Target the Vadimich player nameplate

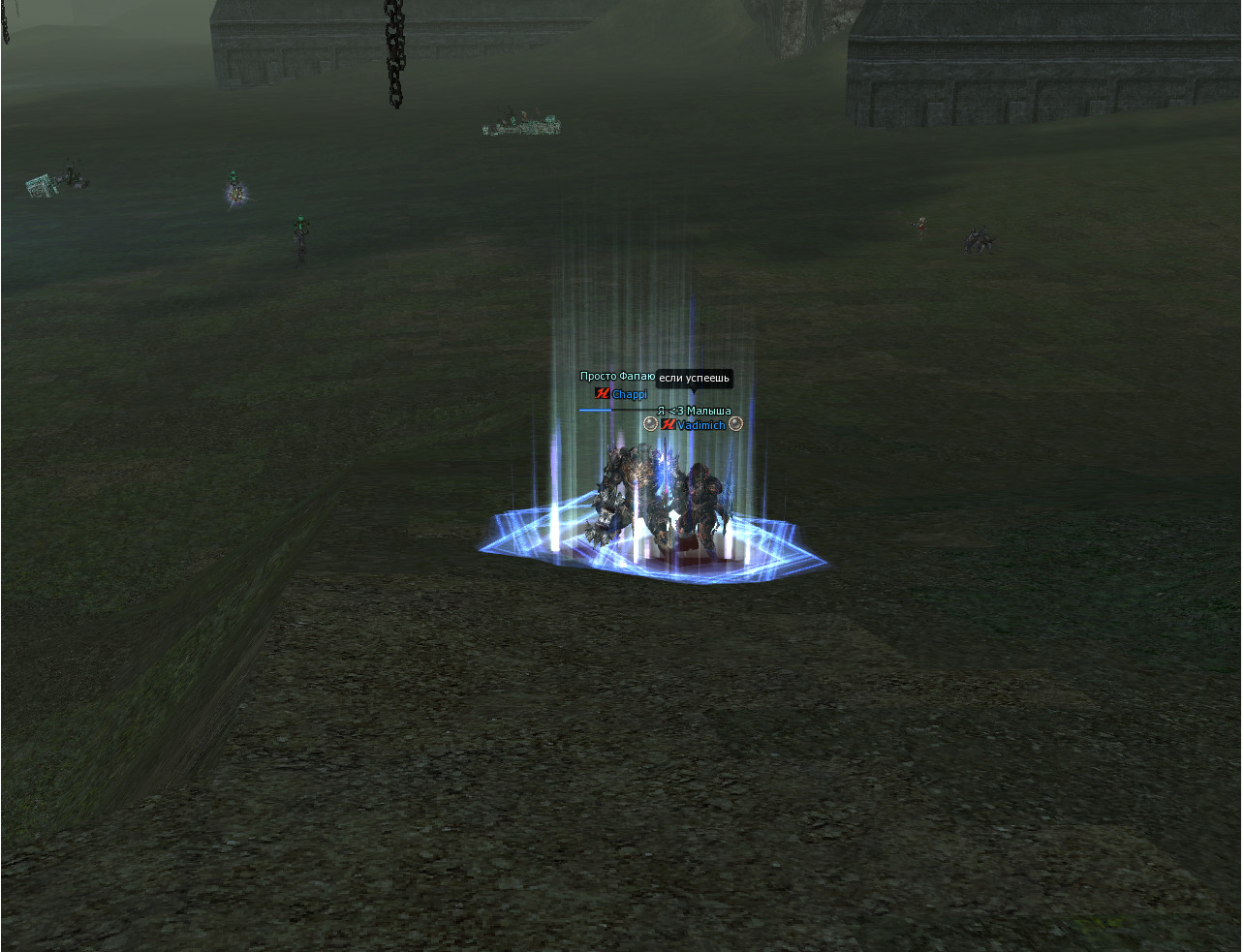point(700,425)
